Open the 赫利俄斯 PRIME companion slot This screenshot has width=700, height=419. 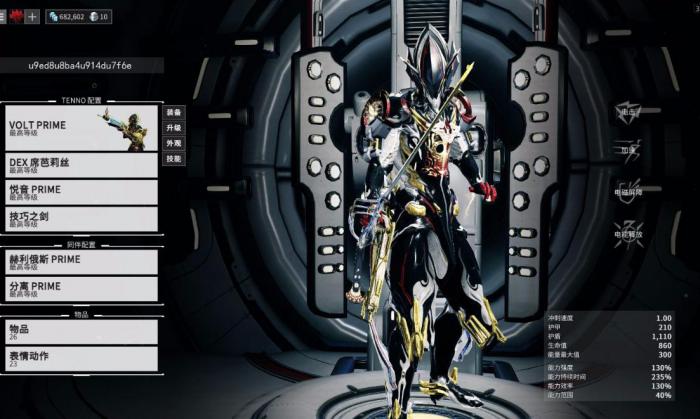point(80,262)
